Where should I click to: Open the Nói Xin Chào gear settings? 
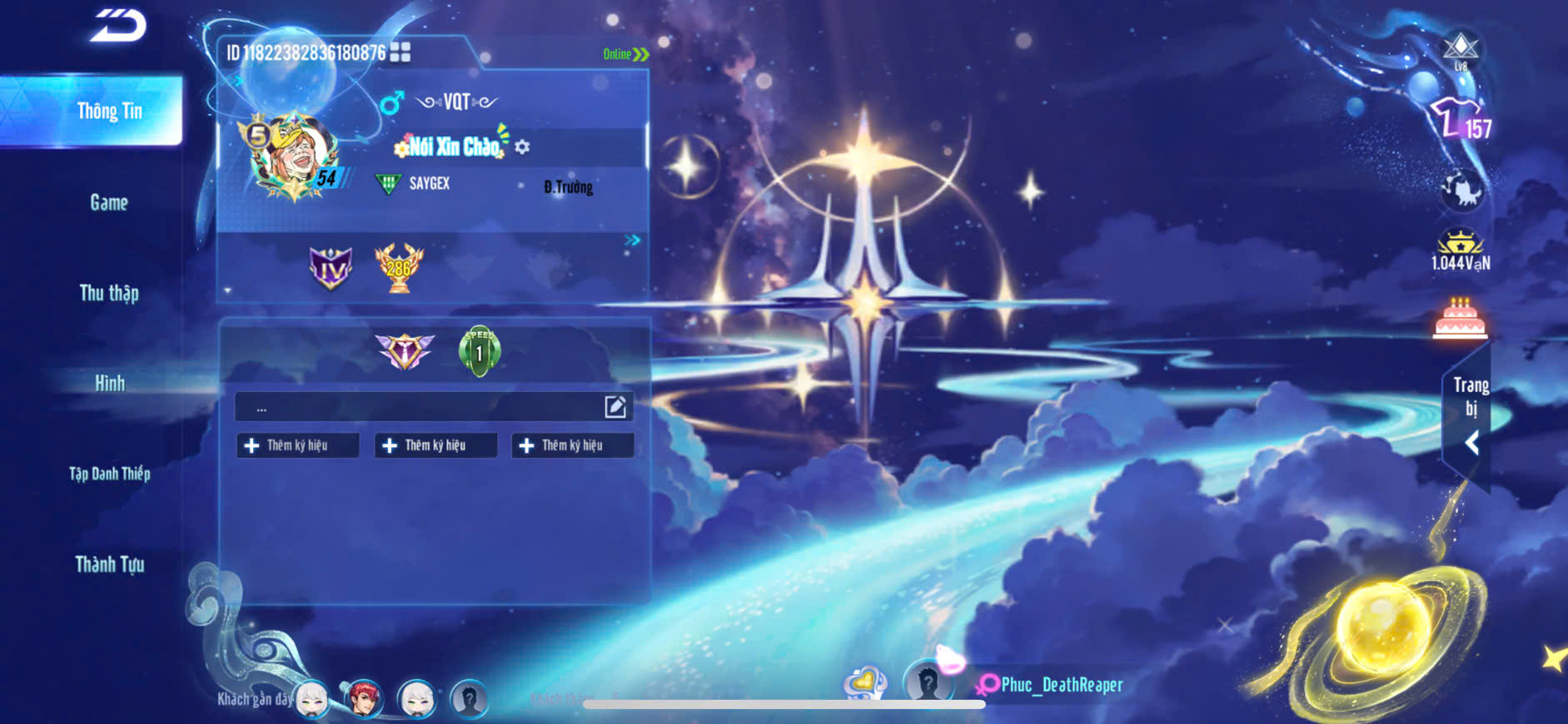pos(522,147)
